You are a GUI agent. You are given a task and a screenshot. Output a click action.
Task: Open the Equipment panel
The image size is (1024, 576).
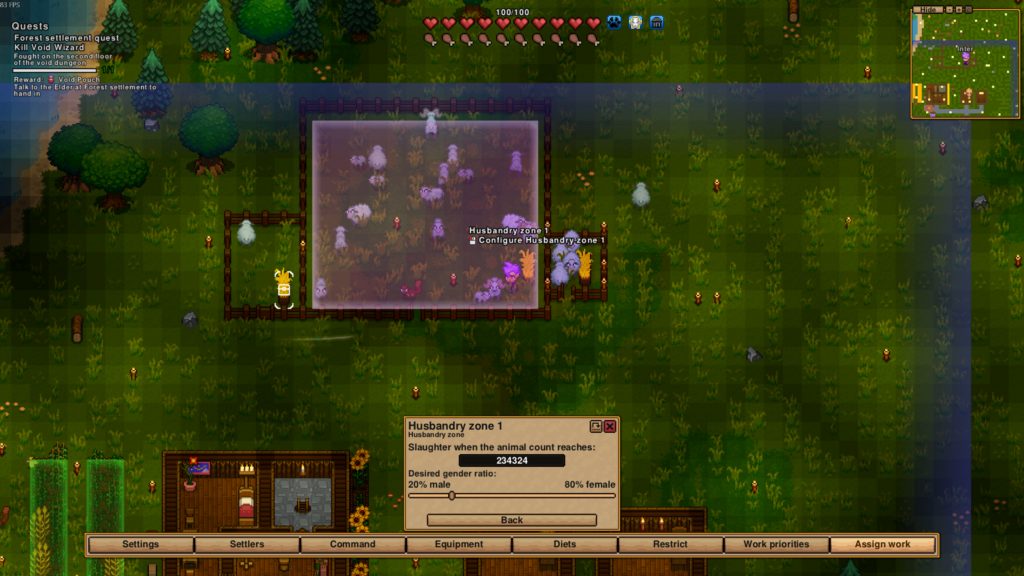click(459, 545)
